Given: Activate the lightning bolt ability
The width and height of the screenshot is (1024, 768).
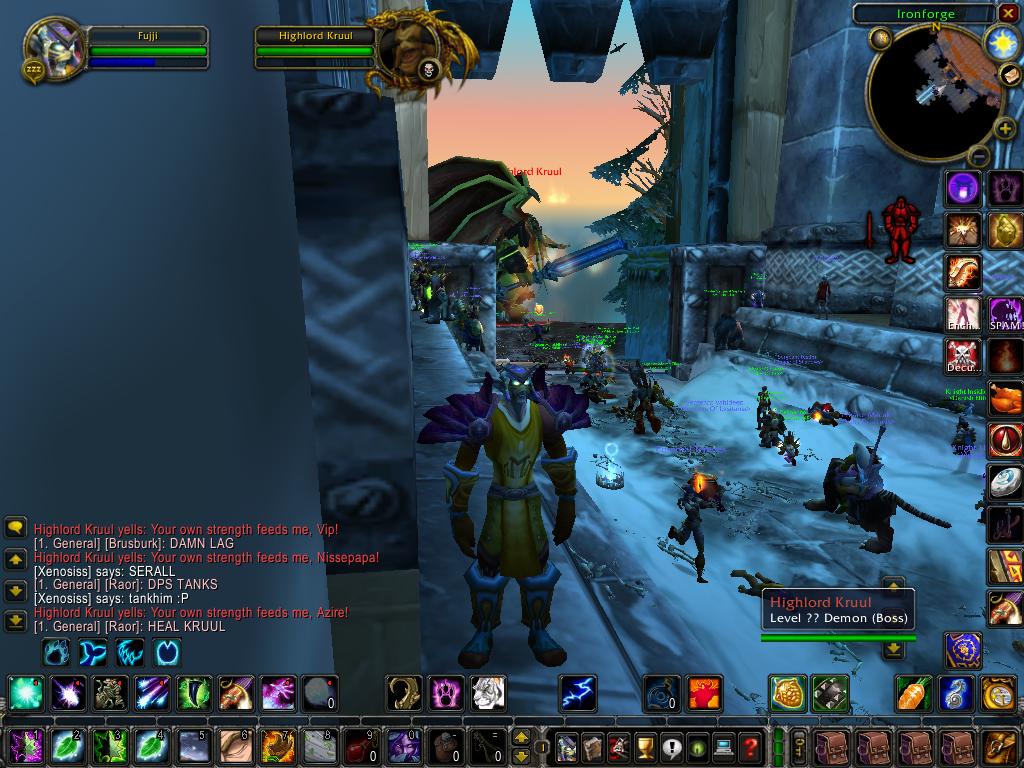Looking at the screenshot, I should 577,692.
